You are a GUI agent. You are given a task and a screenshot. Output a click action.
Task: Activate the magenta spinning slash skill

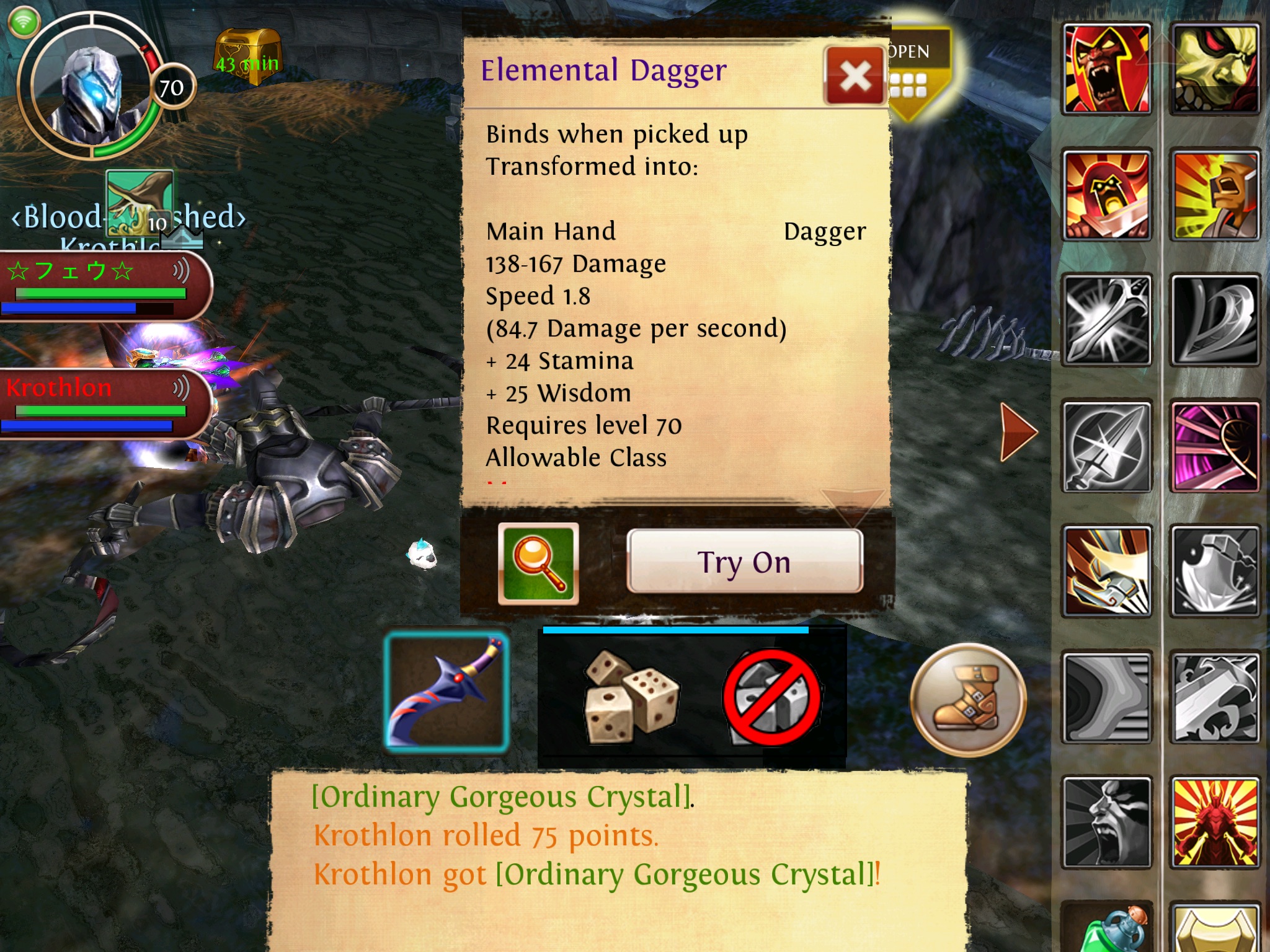[x=1215, y=446]
